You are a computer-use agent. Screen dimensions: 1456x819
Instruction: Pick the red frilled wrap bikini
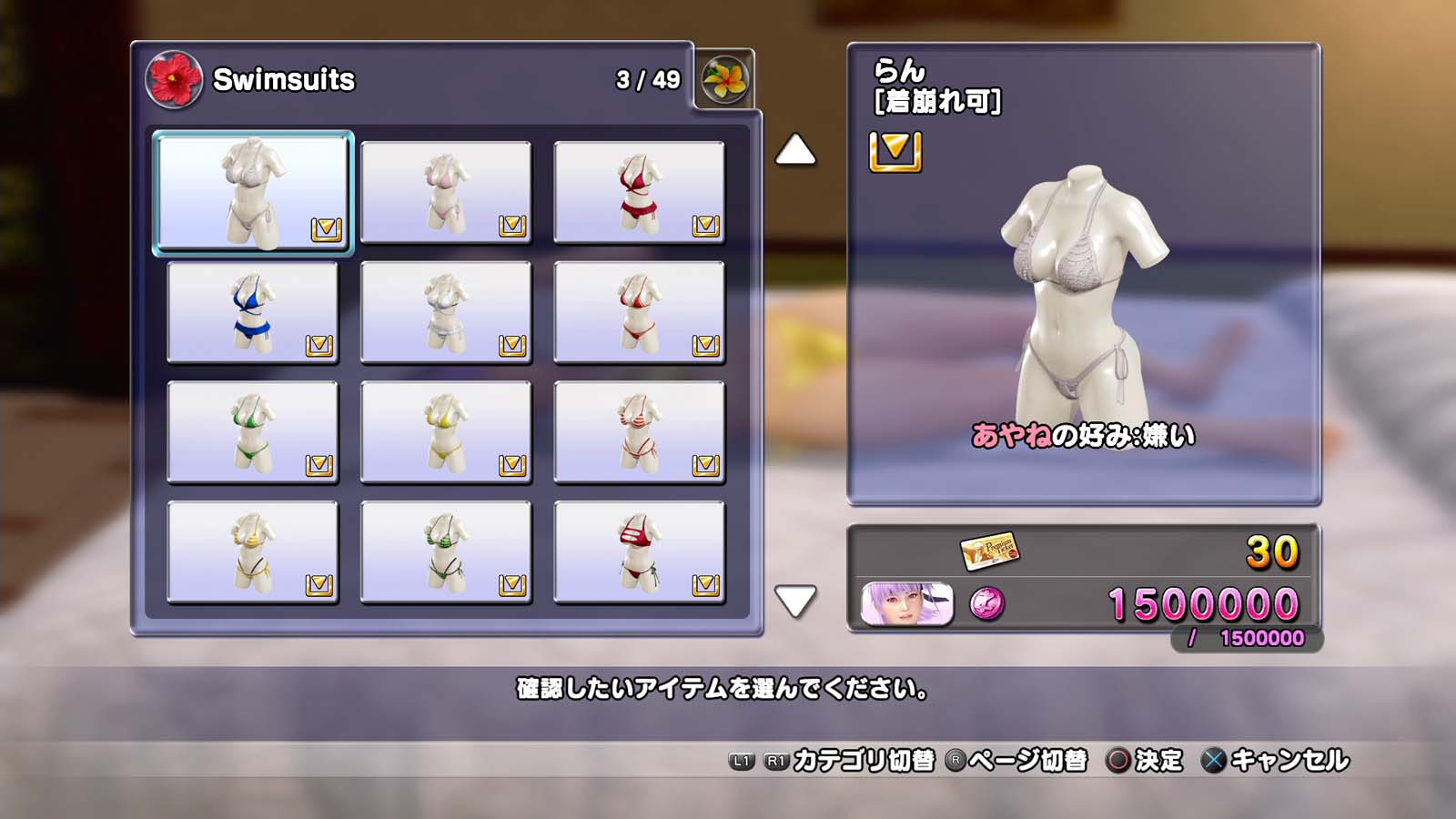639,192
